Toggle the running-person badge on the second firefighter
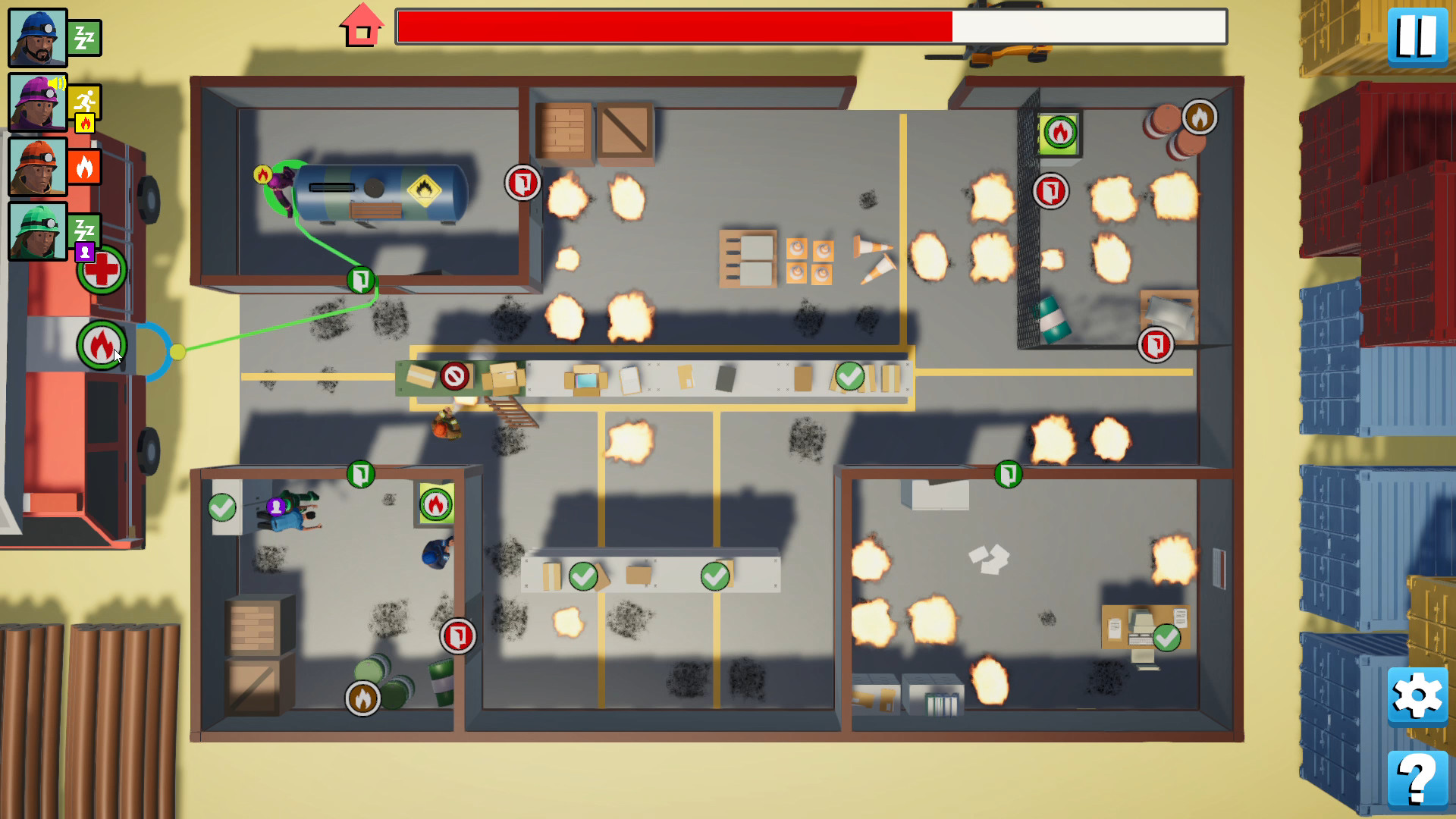Screen dimensions: 1456x819 tap(85, 99)
